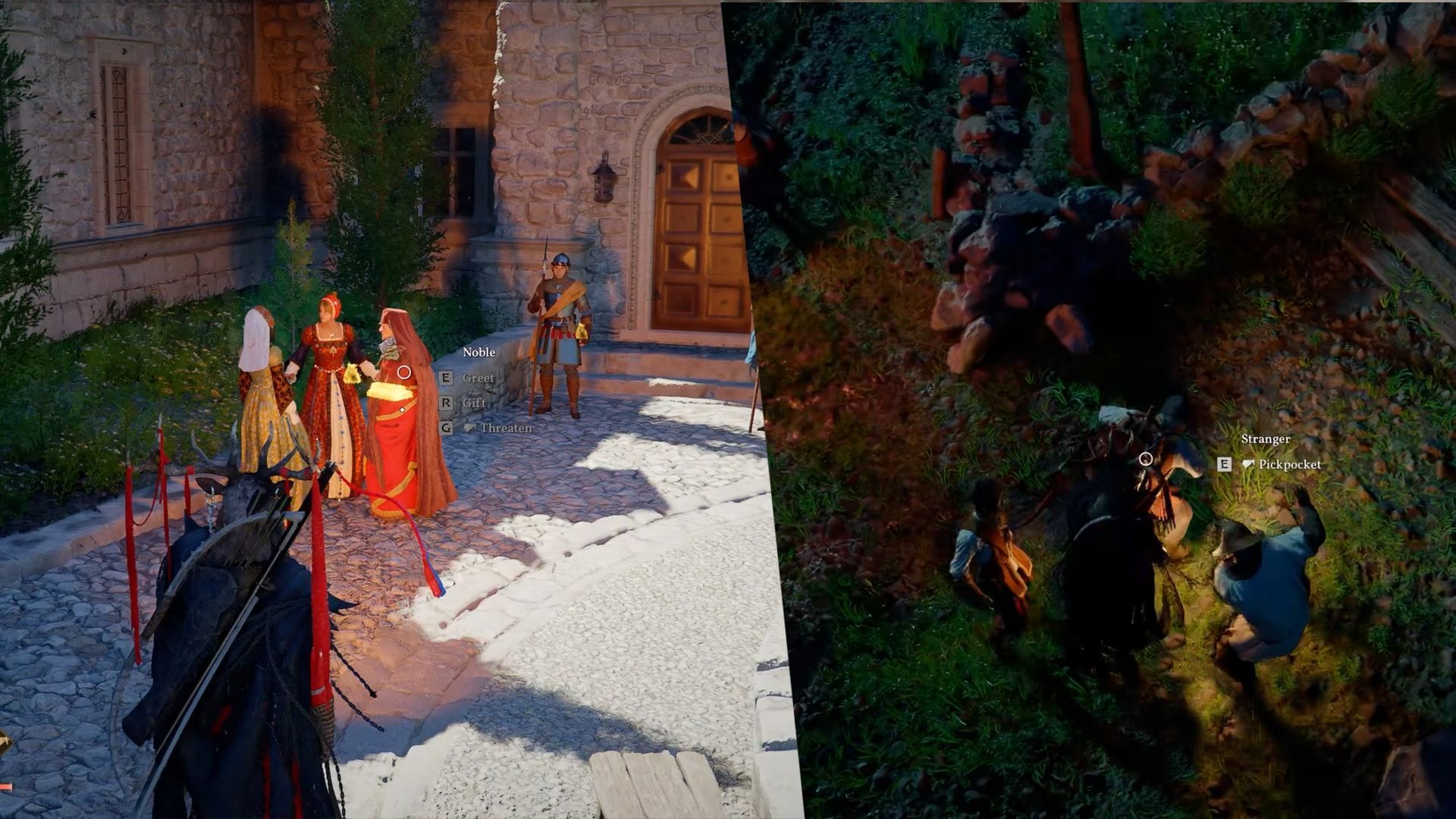Click the small reticle circle over the Stranger
1456x819 pixels.
tap(1145, 458)
